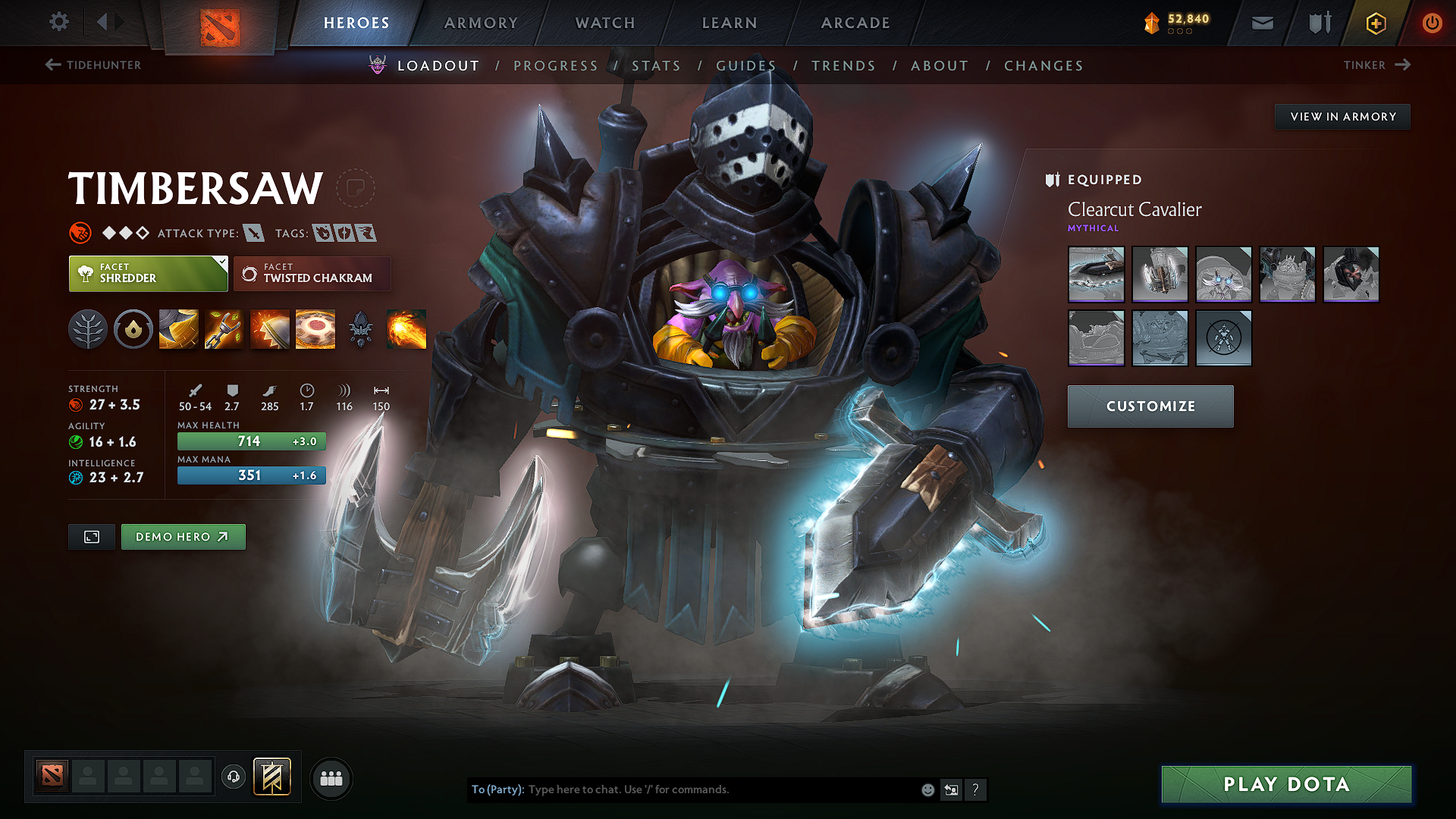Switch to the Armory tab
This screenshot has height=819, width=1456.
click(481, 23)
